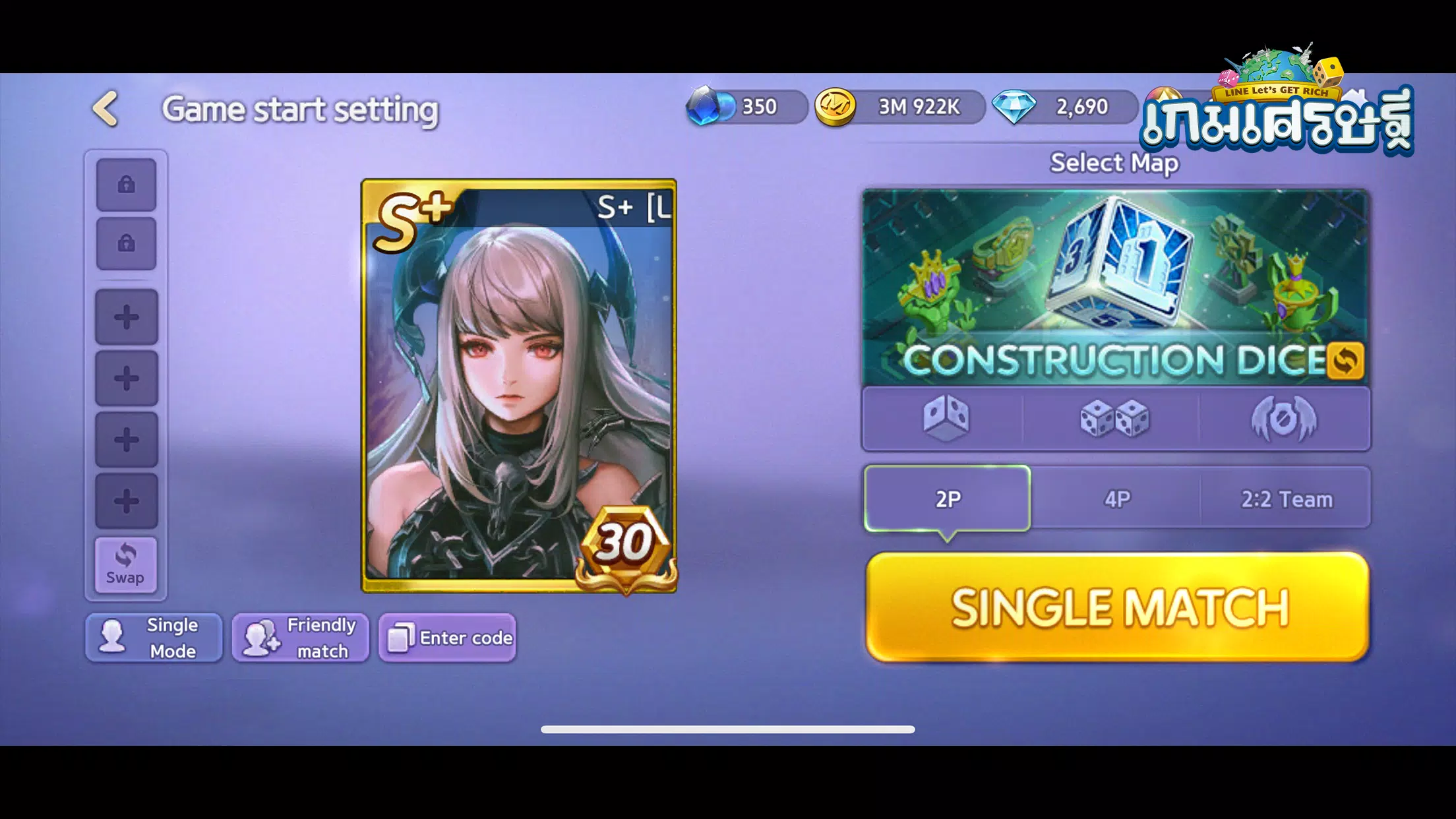Open the first locked card slot

(126, 183)
